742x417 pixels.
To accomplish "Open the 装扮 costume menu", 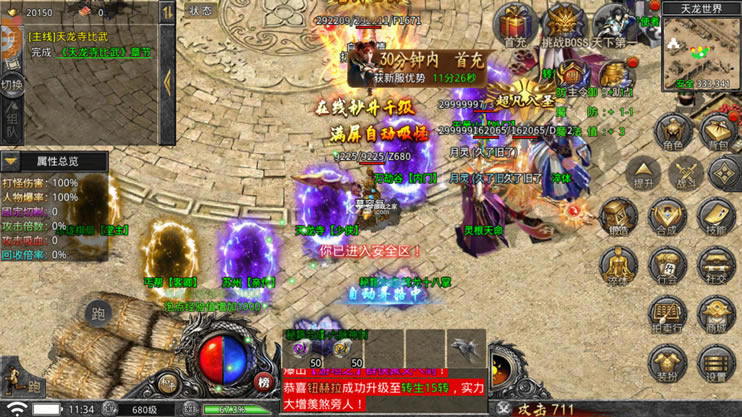I will point(668,363).
